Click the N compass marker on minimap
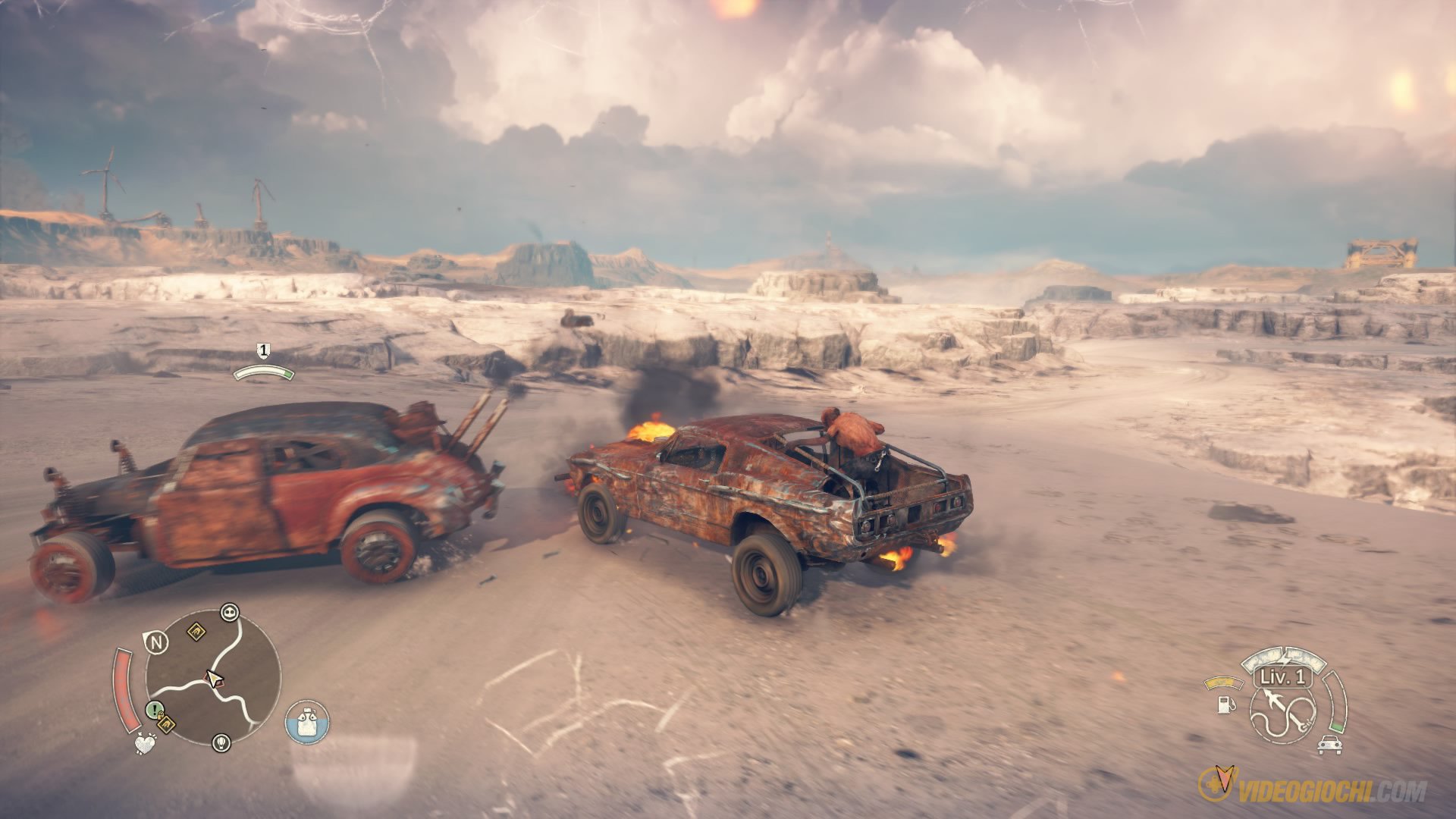 click(156, 642)
